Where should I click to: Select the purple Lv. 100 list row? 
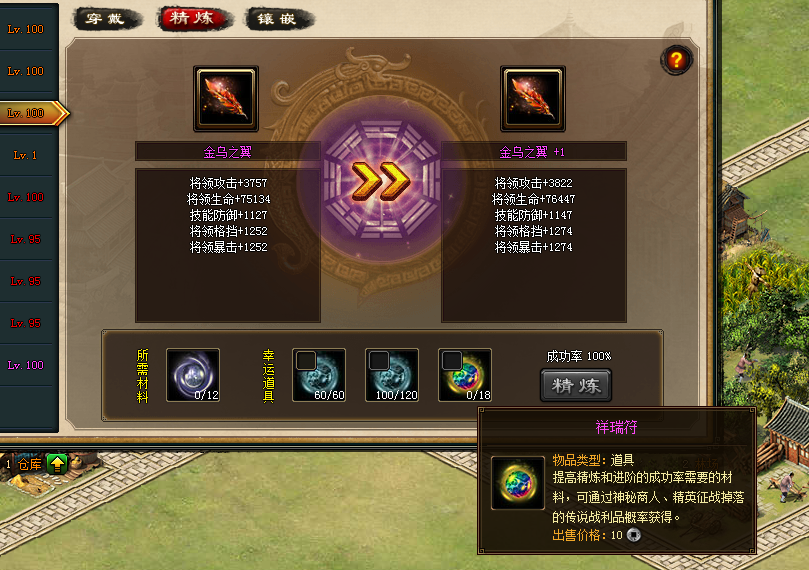26,365
